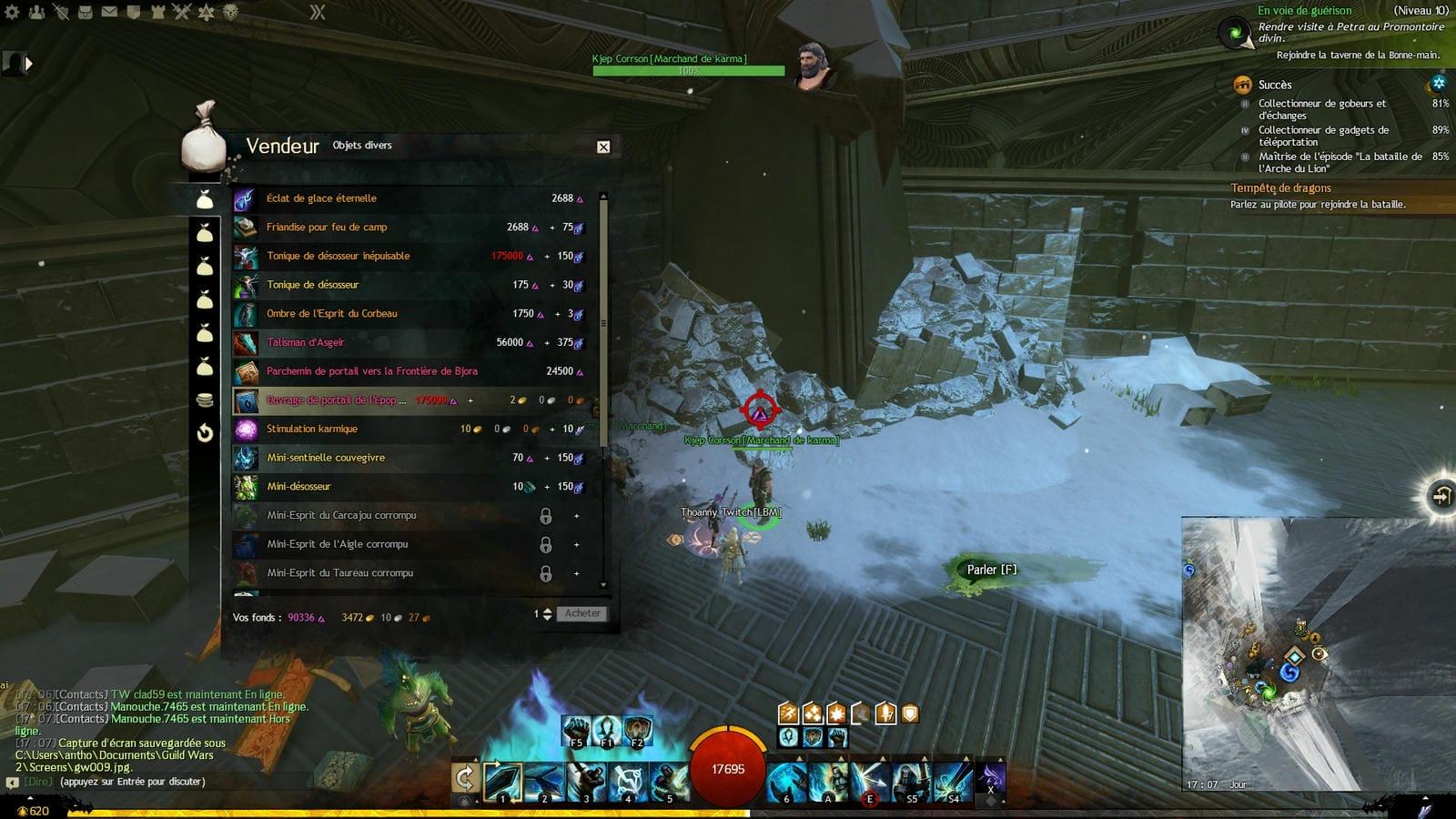Open the vendor buyback tab with arrow icon
The image size is (1456, 819).
coord(205,433)
